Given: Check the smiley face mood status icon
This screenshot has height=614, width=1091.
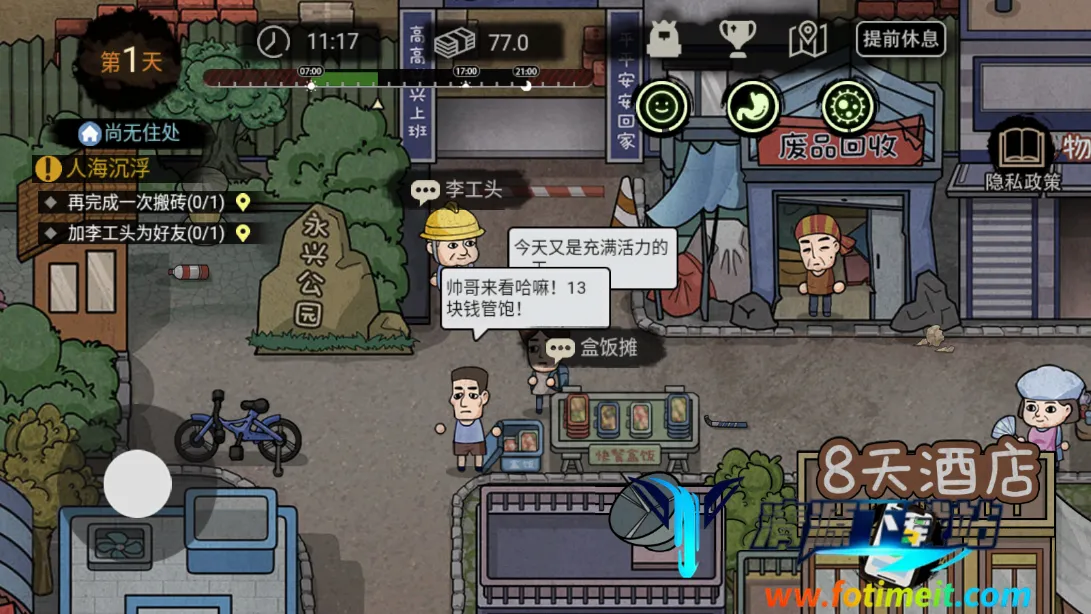Looking at the screenshot, I should tap(661, 104).
